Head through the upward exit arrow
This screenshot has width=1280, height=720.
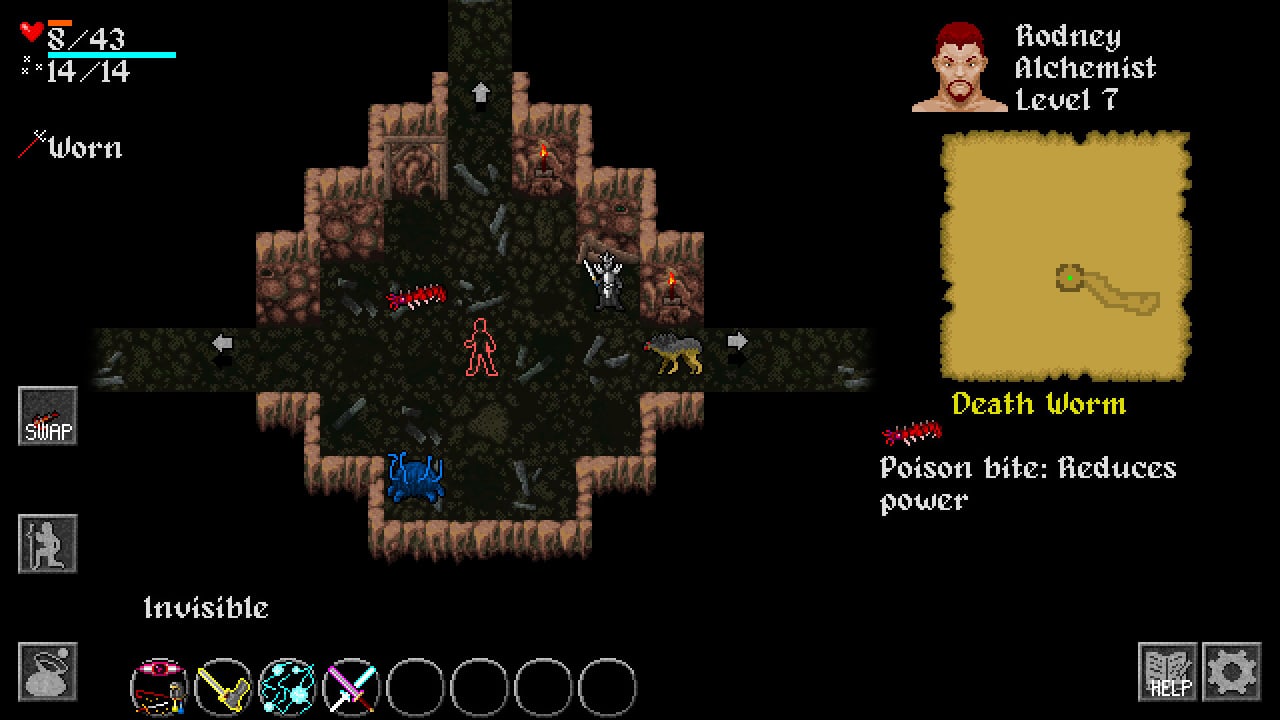click(481, 93)
